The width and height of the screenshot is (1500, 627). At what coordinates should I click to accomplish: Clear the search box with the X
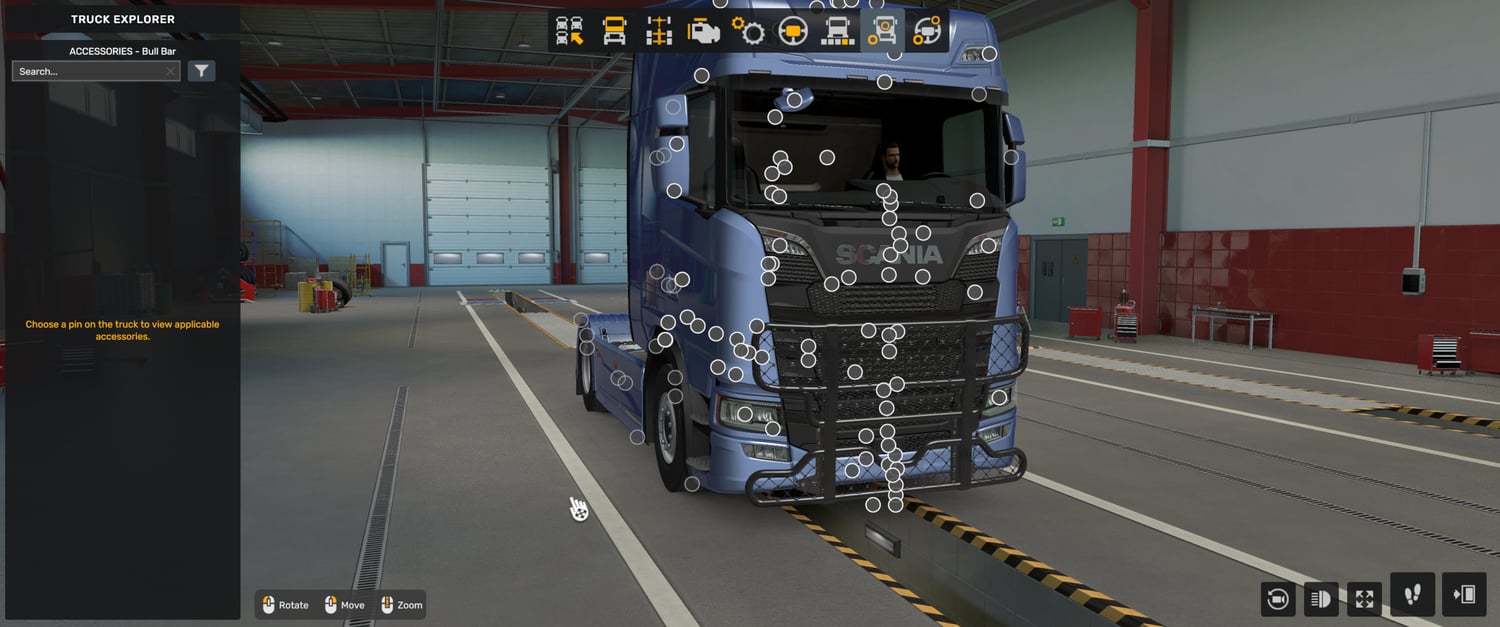pyautogui.click(x=171, y=71)
